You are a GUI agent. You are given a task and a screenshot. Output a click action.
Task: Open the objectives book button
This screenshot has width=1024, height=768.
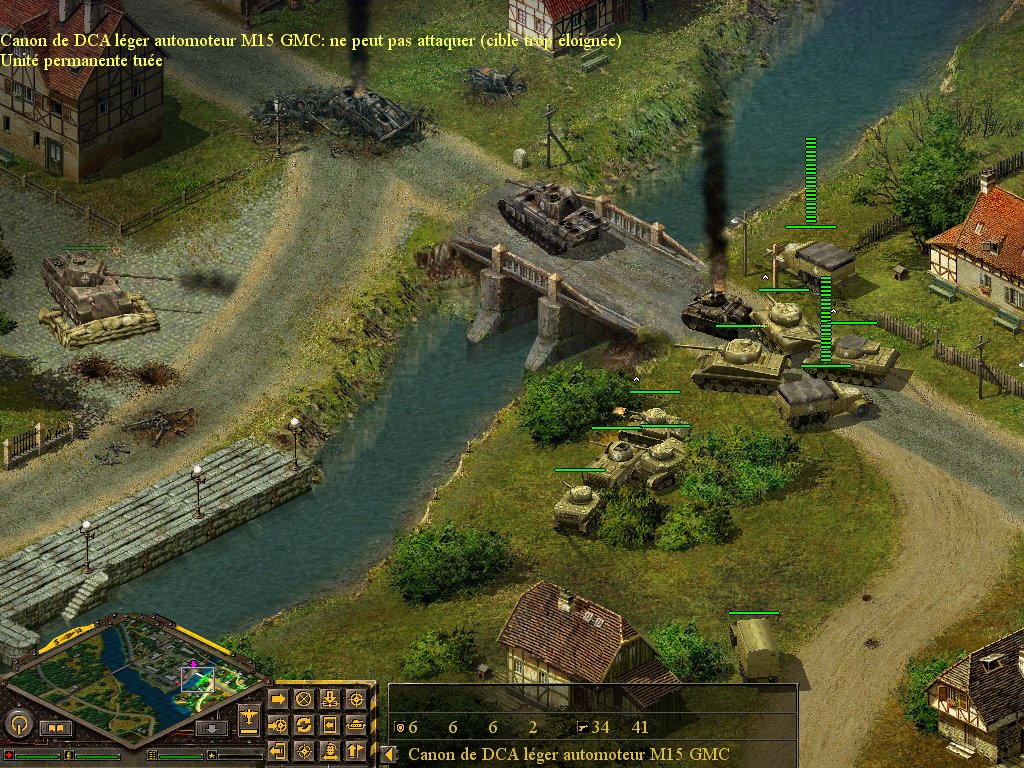tap(55, 727)
